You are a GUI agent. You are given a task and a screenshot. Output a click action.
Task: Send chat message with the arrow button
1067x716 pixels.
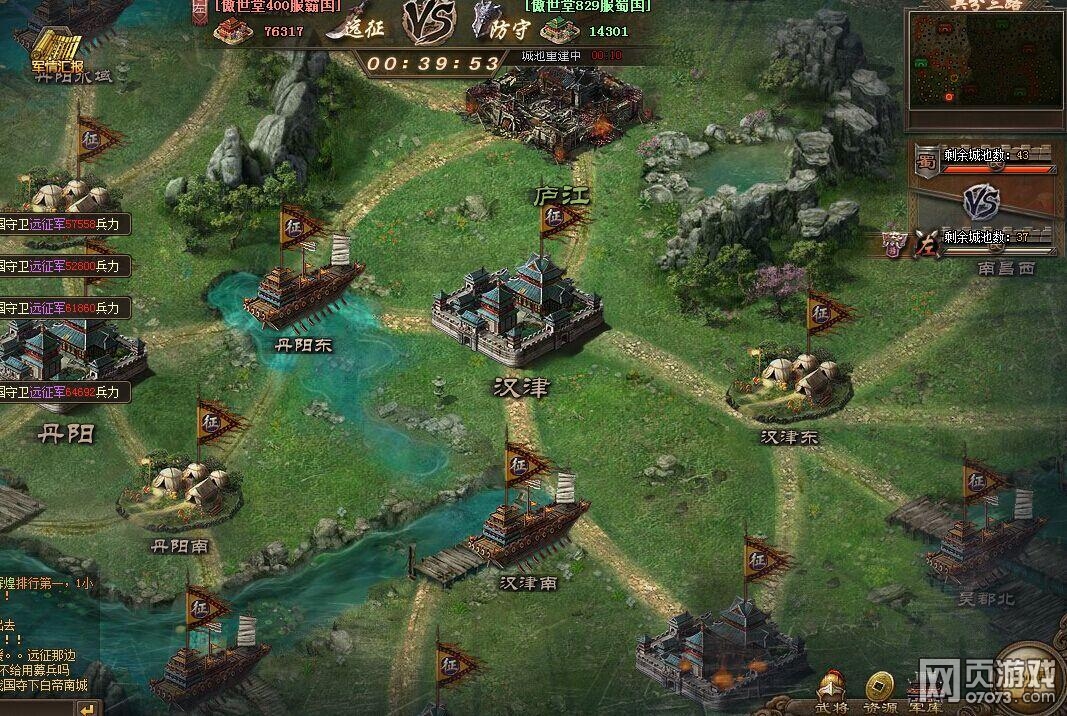(90, 708)
